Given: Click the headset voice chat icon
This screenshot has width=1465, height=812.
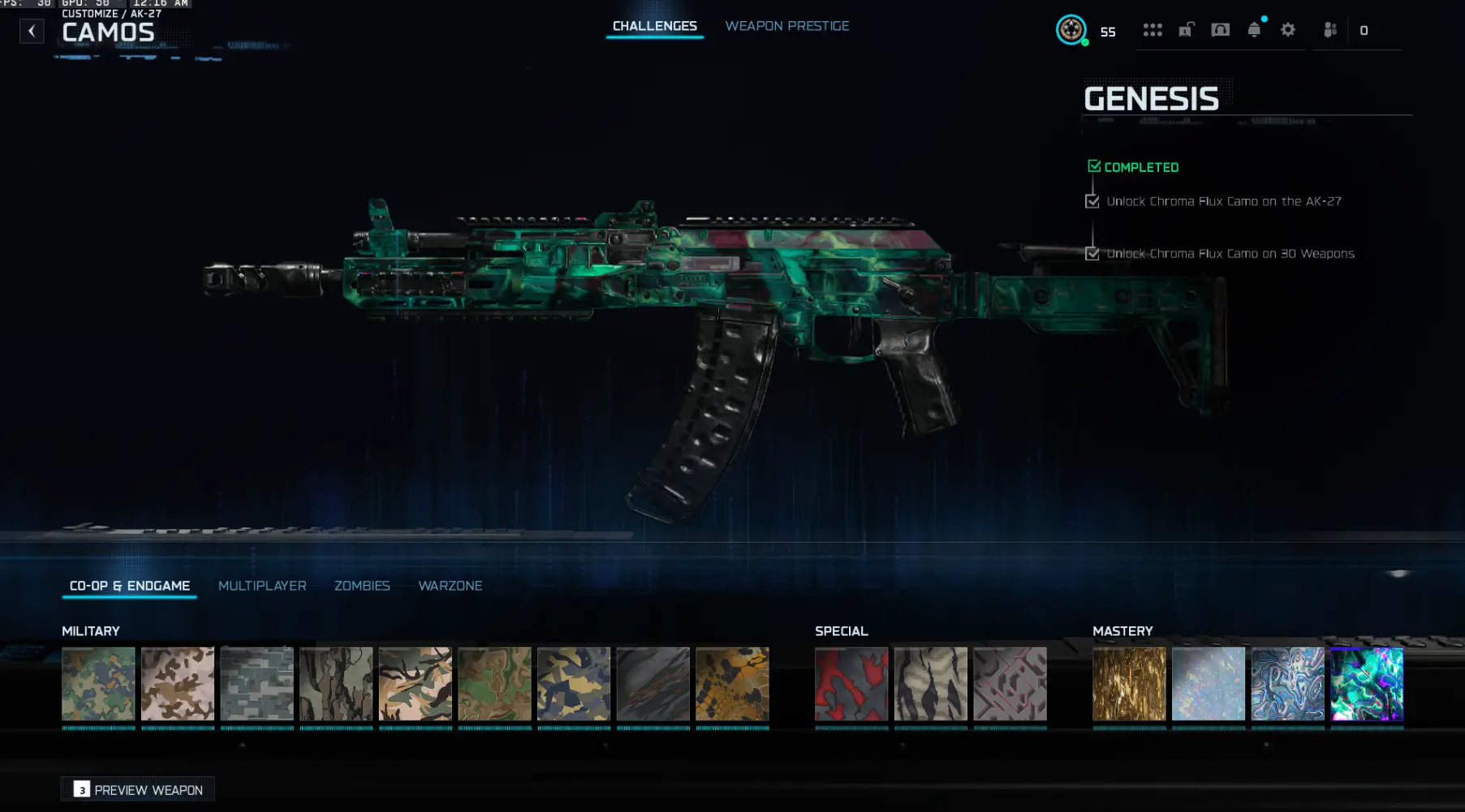Looking at the screenshot, I should pos(1220,30).
